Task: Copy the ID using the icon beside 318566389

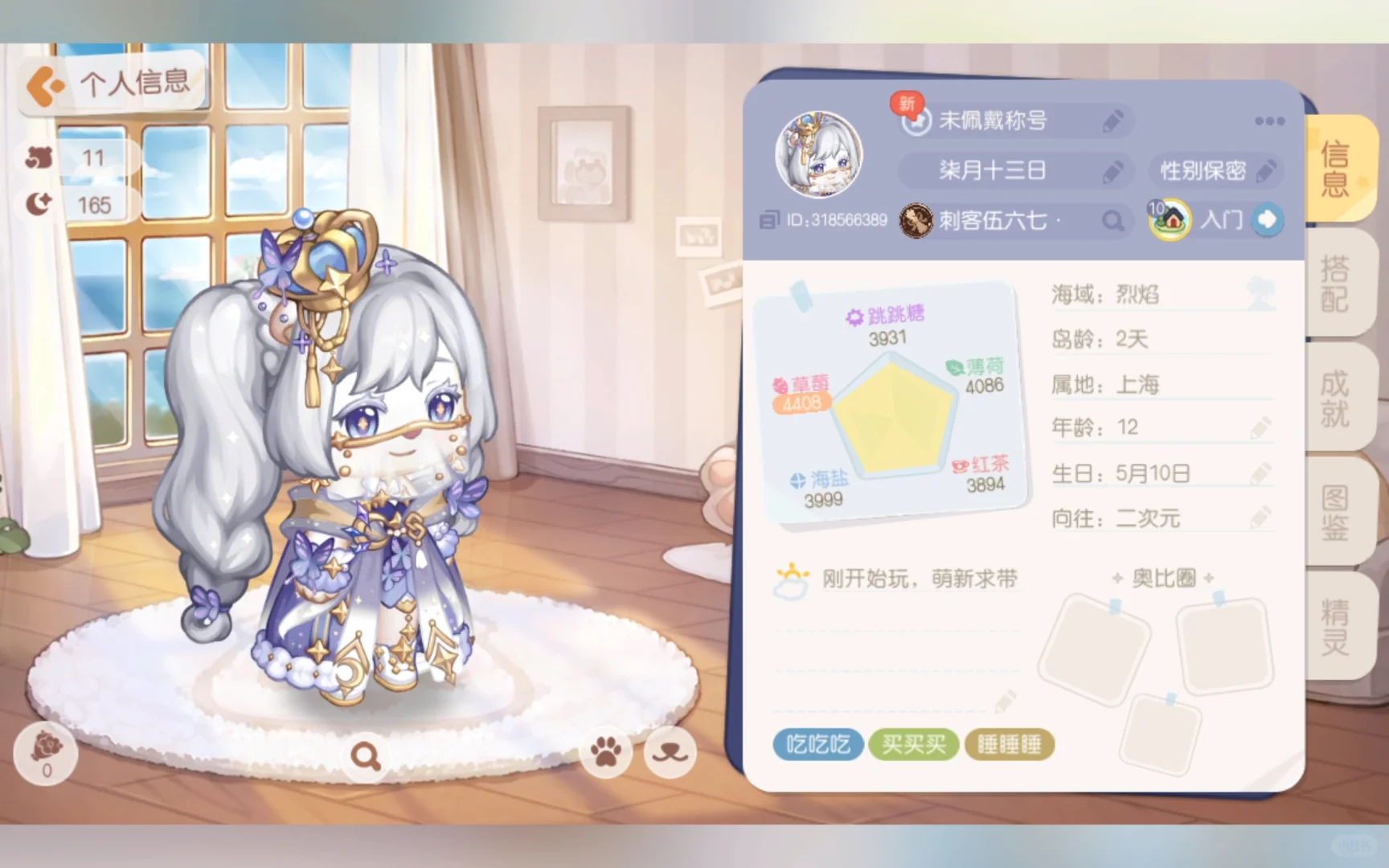Action: pyautogui.click(x=770, y=219)
